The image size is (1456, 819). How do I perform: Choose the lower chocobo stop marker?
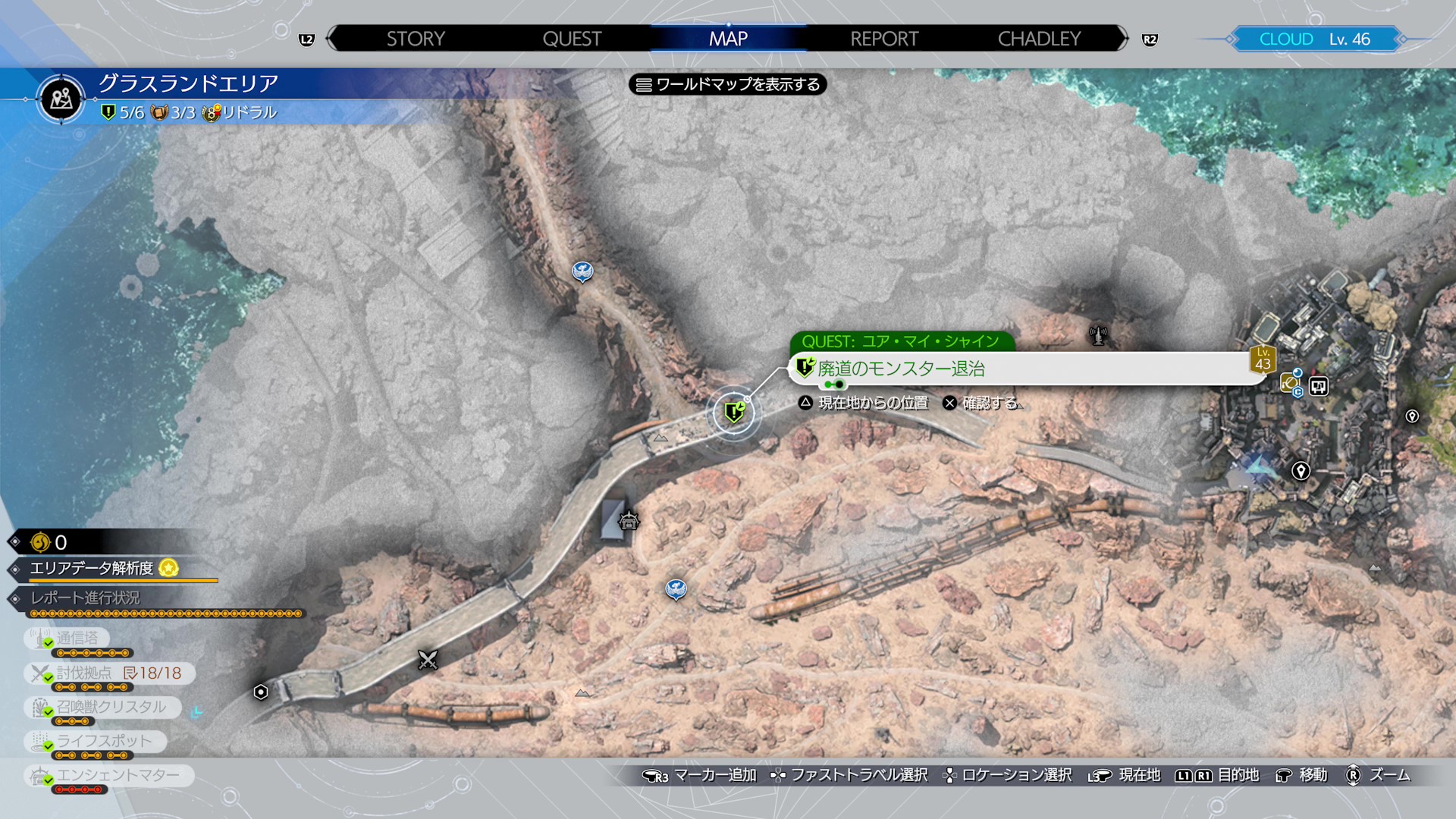(676, 588)
